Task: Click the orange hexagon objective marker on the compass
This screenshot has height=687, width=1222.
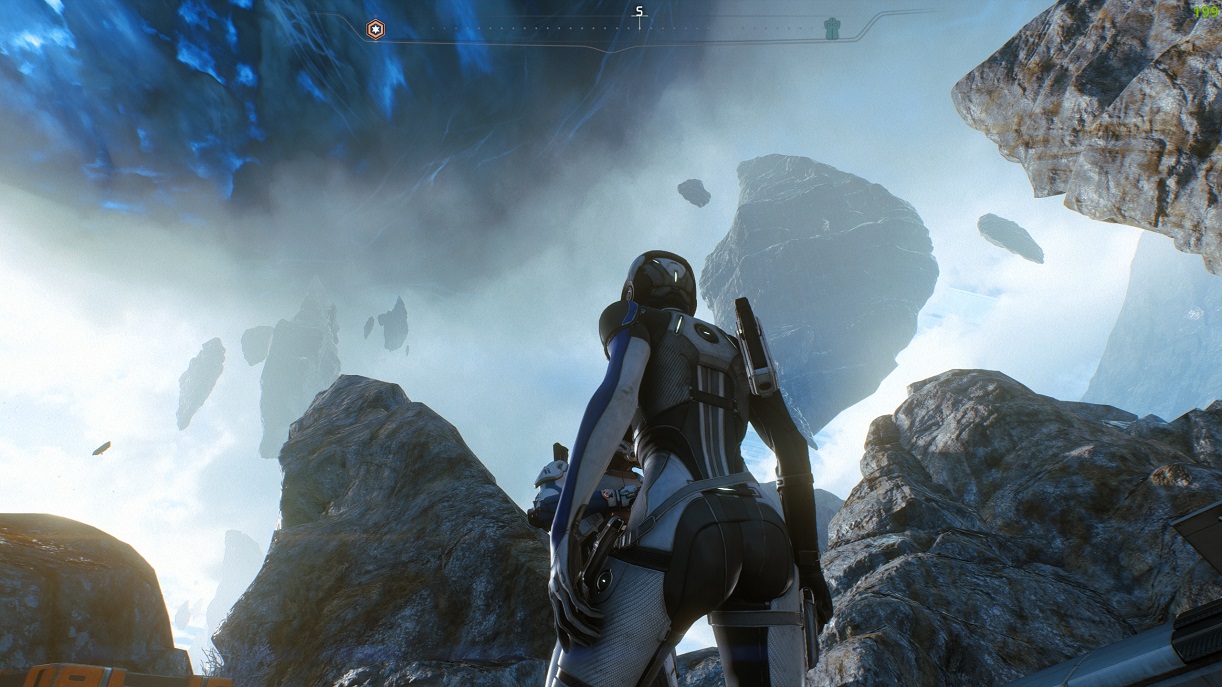Action: (x=375, y=29)
